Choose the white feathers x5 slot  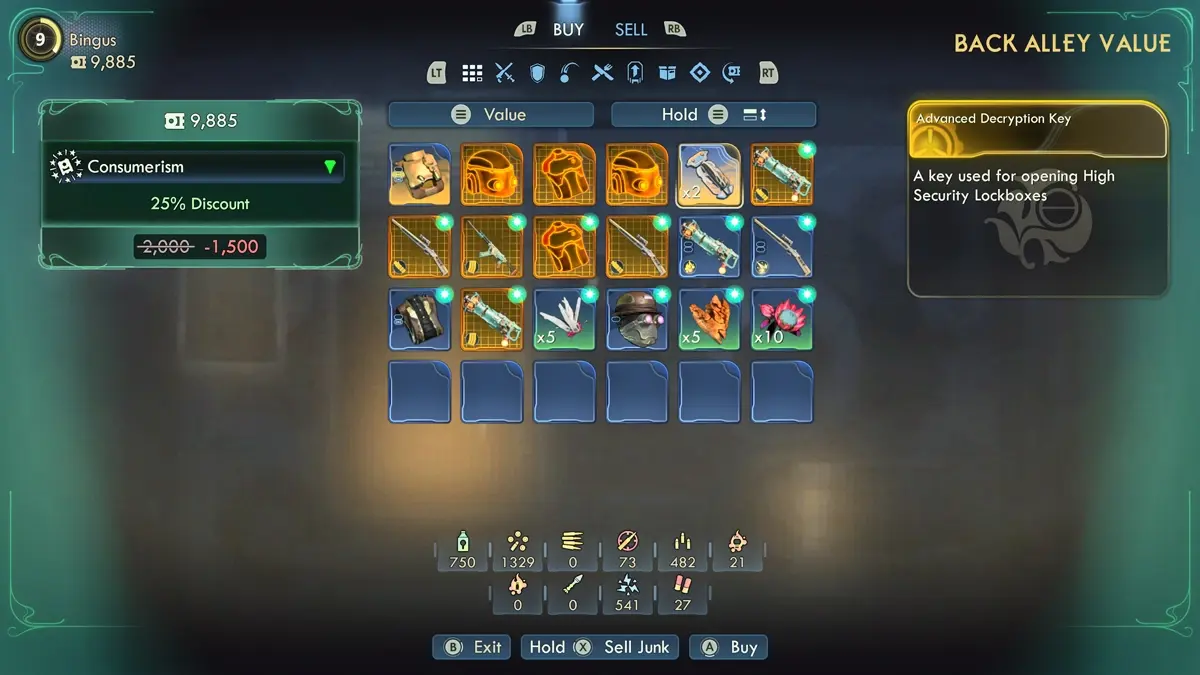pos(565,319)
